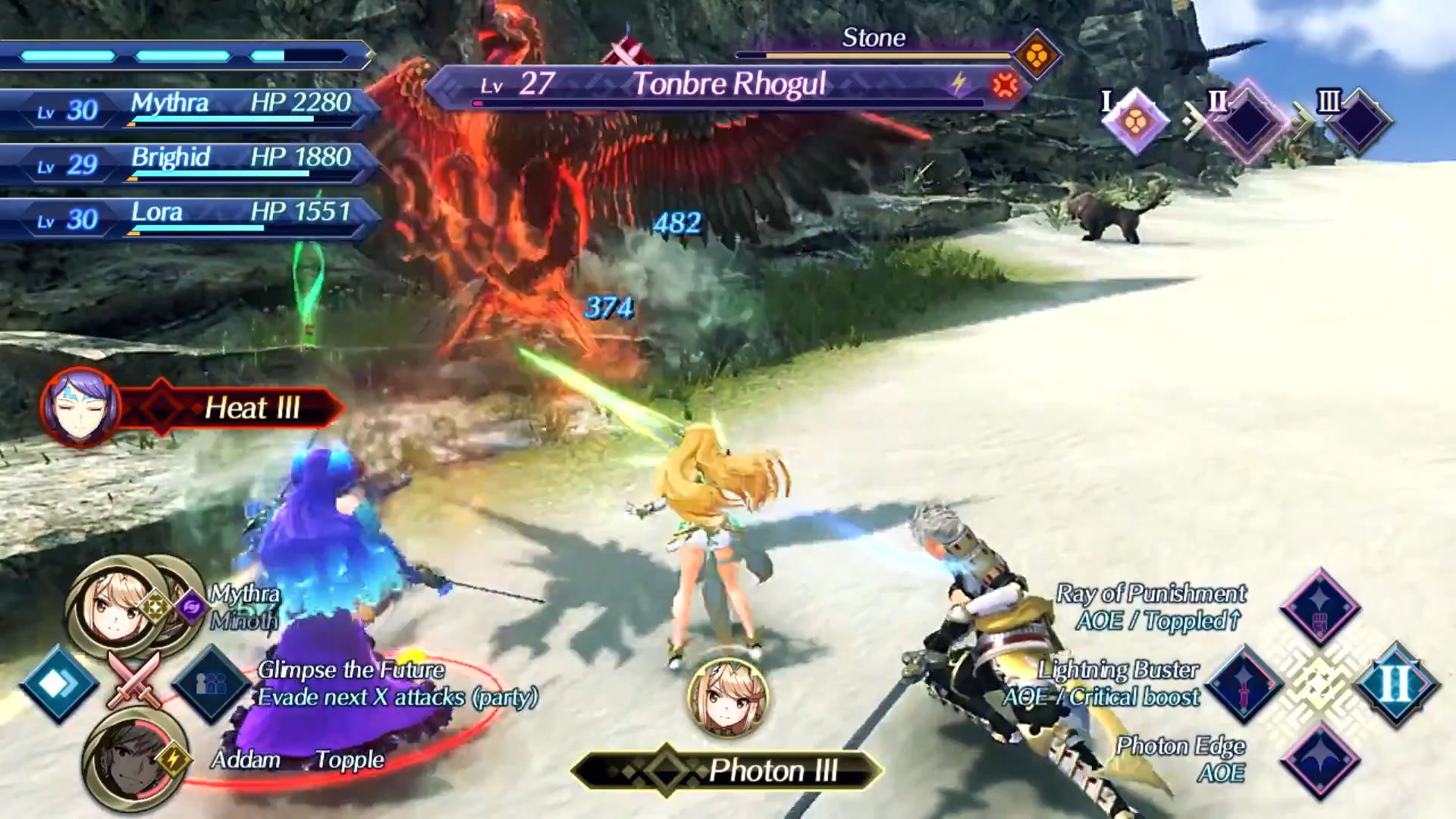Select the stage I blade combo diamond
The width and height of the screenshot is (1456, 819).
pyautogui.click(x=1135, y=121)
